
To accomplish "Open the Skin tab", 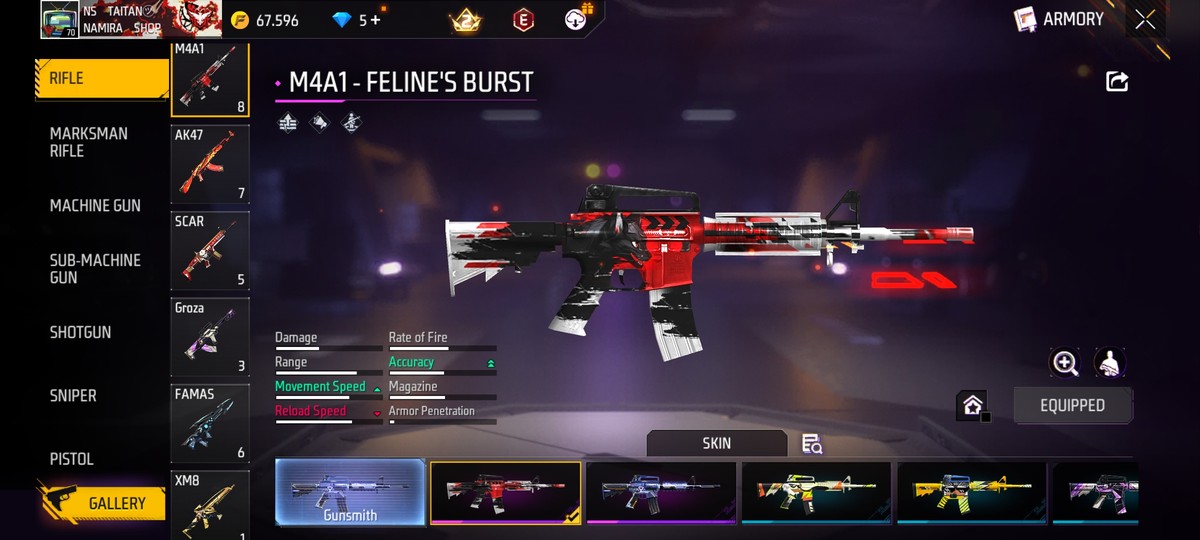I will [x=716, y=443].
